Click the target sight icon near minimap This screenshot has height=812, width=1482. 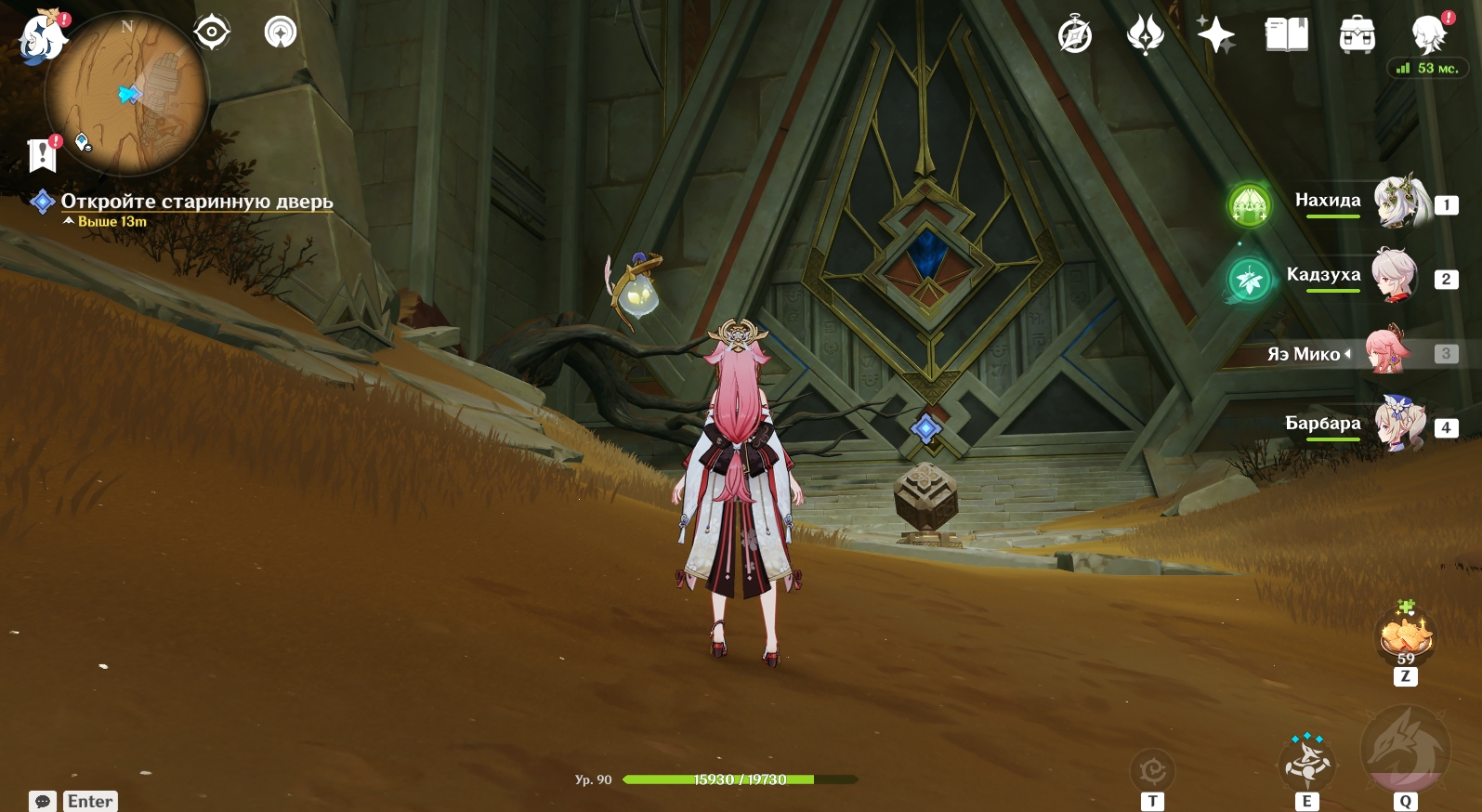(x=212, y=33)
